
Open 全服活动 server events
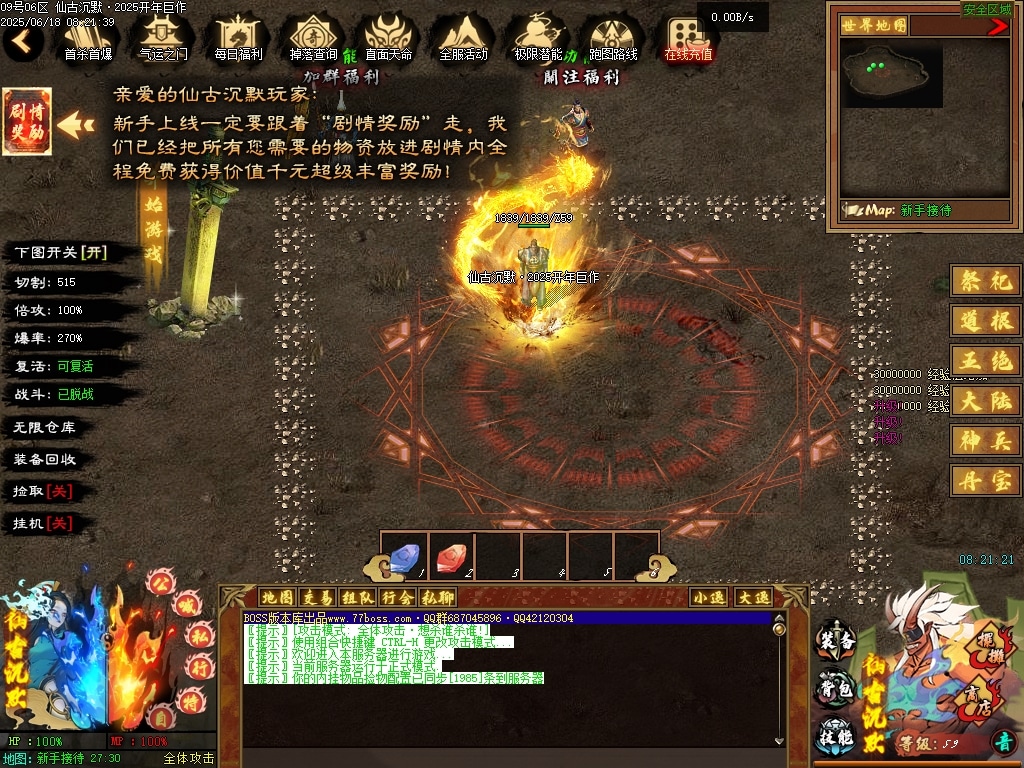463,38
